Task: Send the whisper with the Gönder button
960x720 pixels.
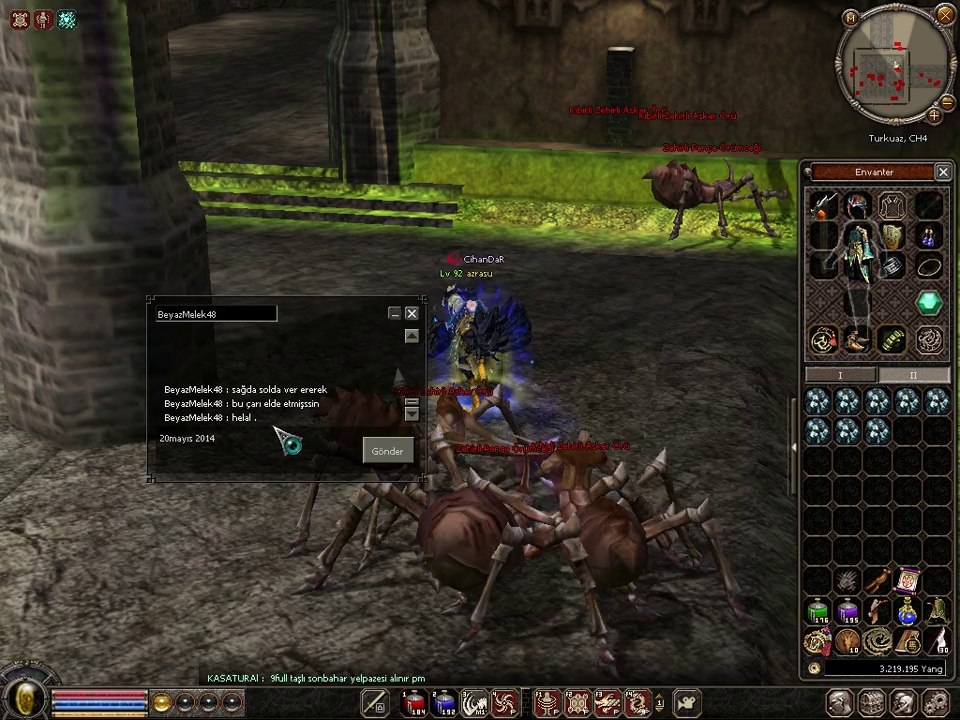Action: coord(387,451)
